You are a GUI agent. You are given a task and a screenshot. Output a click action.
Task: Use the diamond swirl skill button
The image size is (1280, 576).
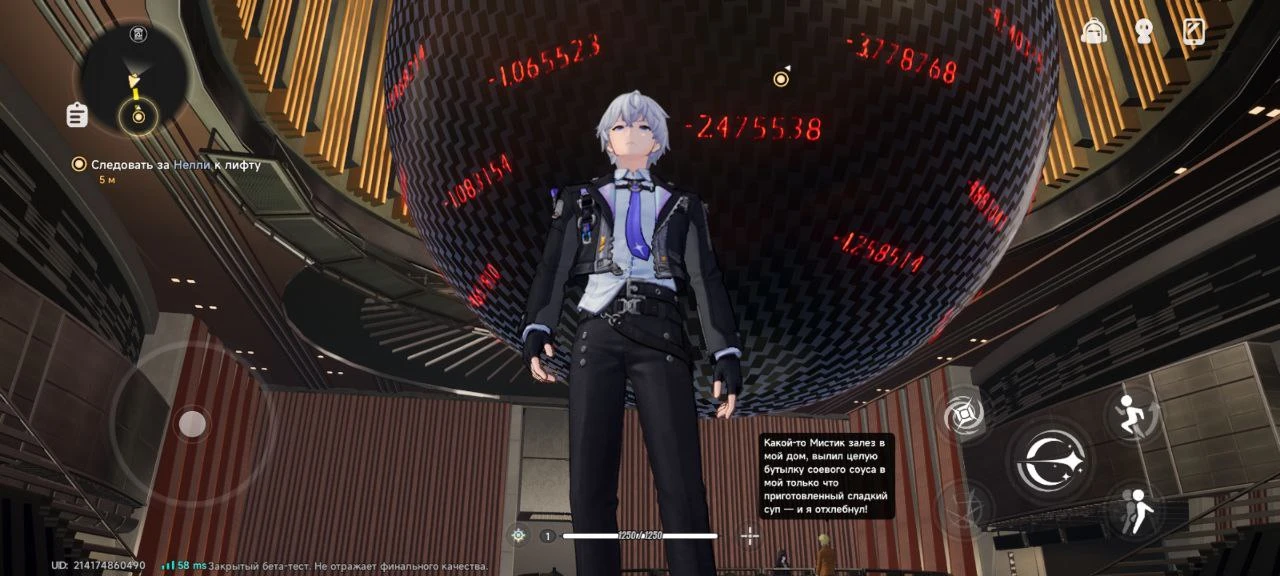click(x=965, y=414)
